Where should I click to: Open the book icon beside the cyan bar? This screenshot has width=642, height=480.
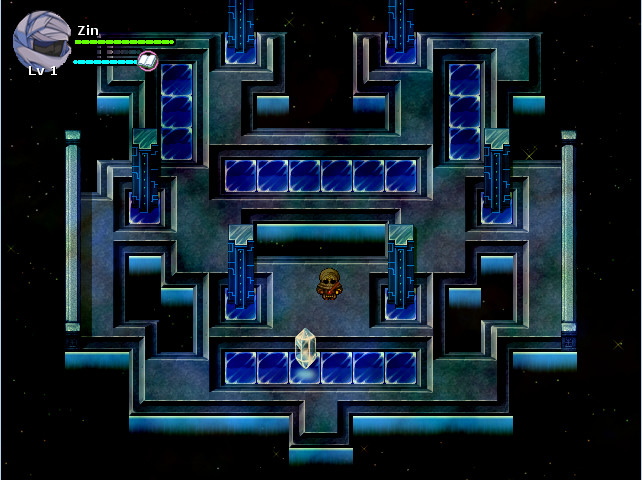point(147,61)
